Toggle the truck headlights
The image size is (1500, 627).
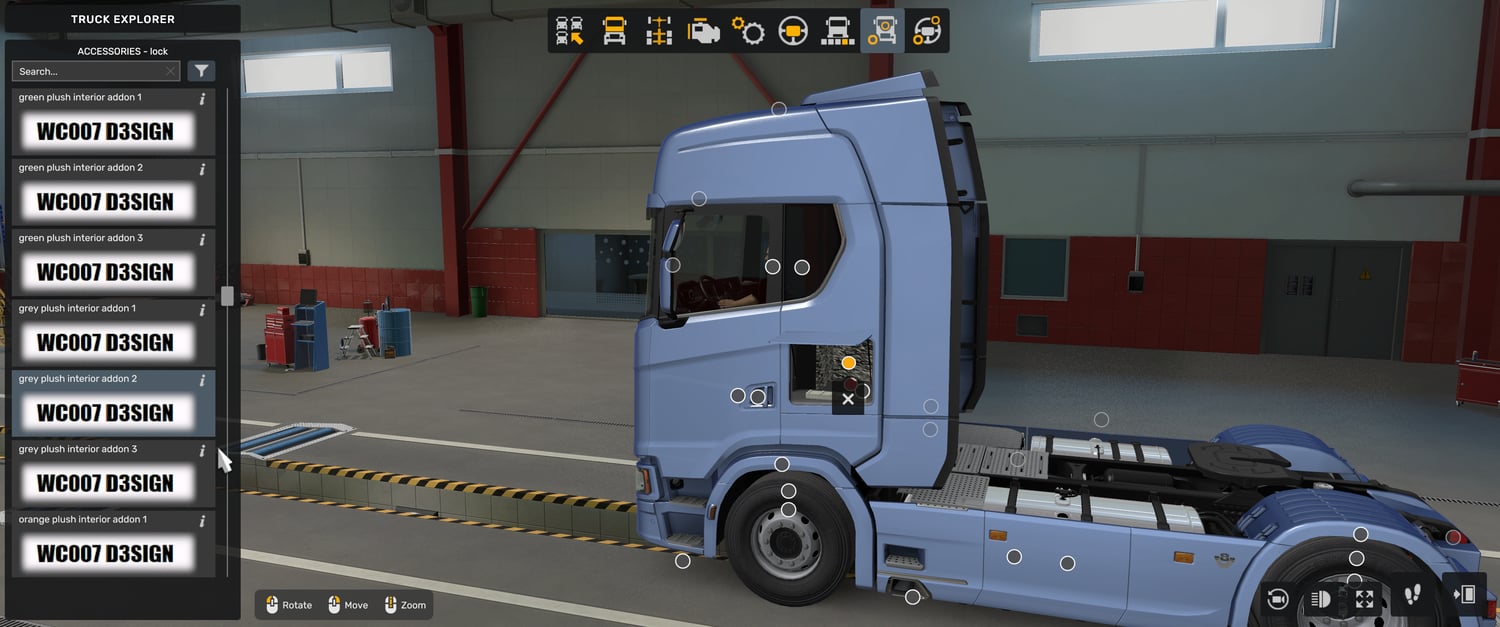(x=1321, y=598)
